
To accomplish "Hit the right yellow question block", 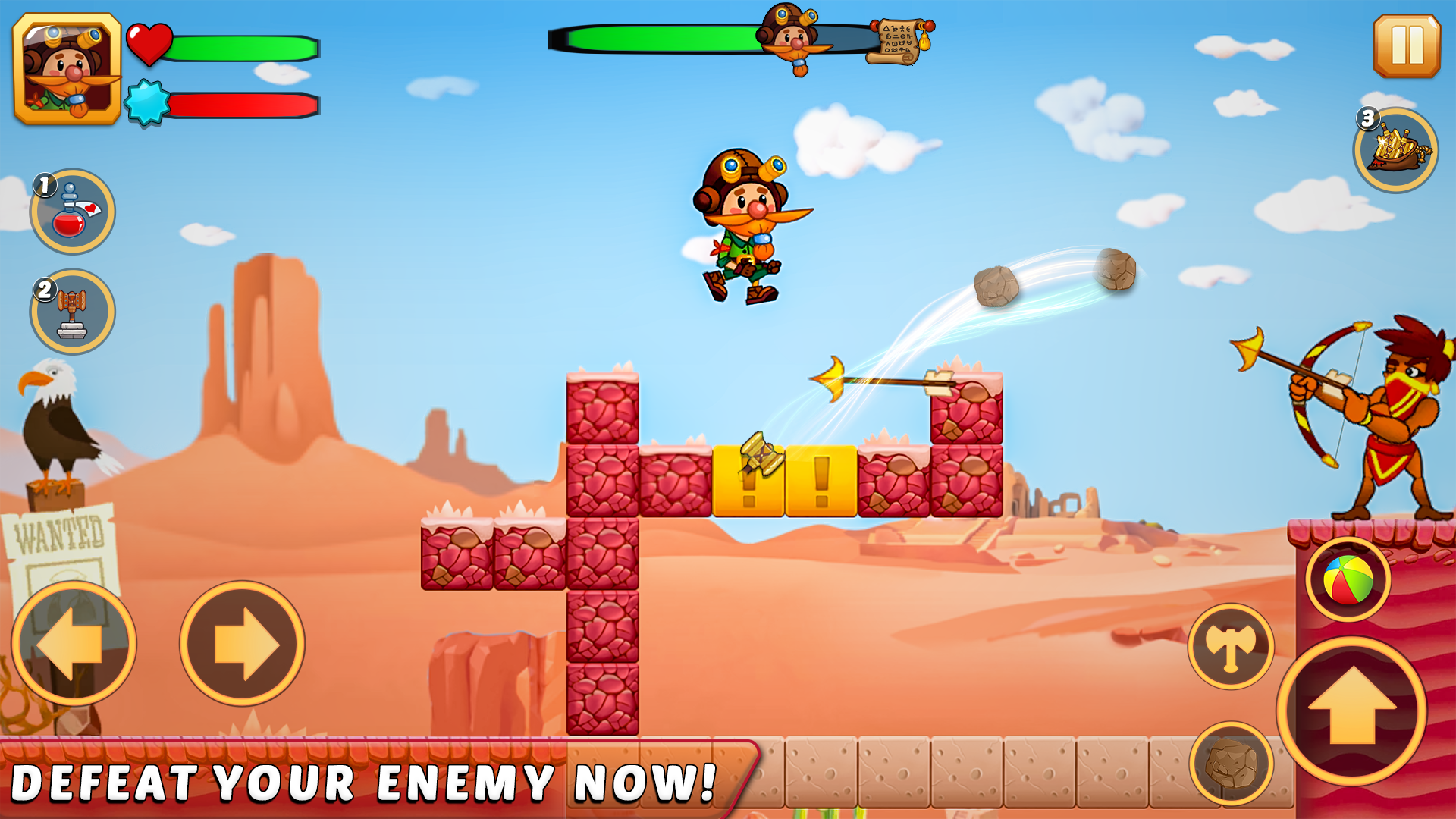I will [x=819, y=479].
